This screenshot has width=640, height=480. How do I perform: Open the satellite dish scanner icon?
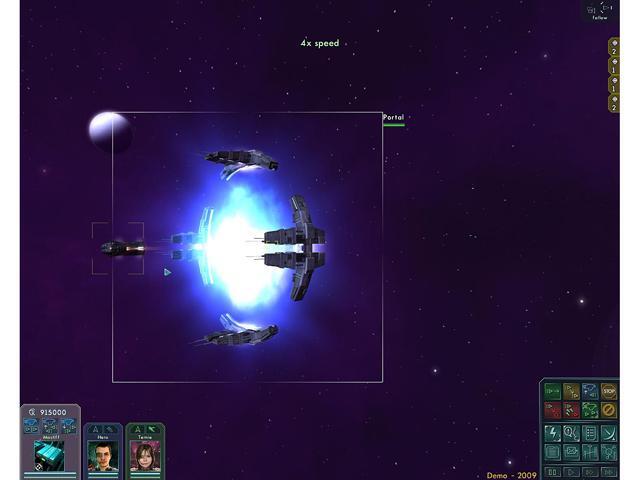pyautogui.click(x=609, y=433)
